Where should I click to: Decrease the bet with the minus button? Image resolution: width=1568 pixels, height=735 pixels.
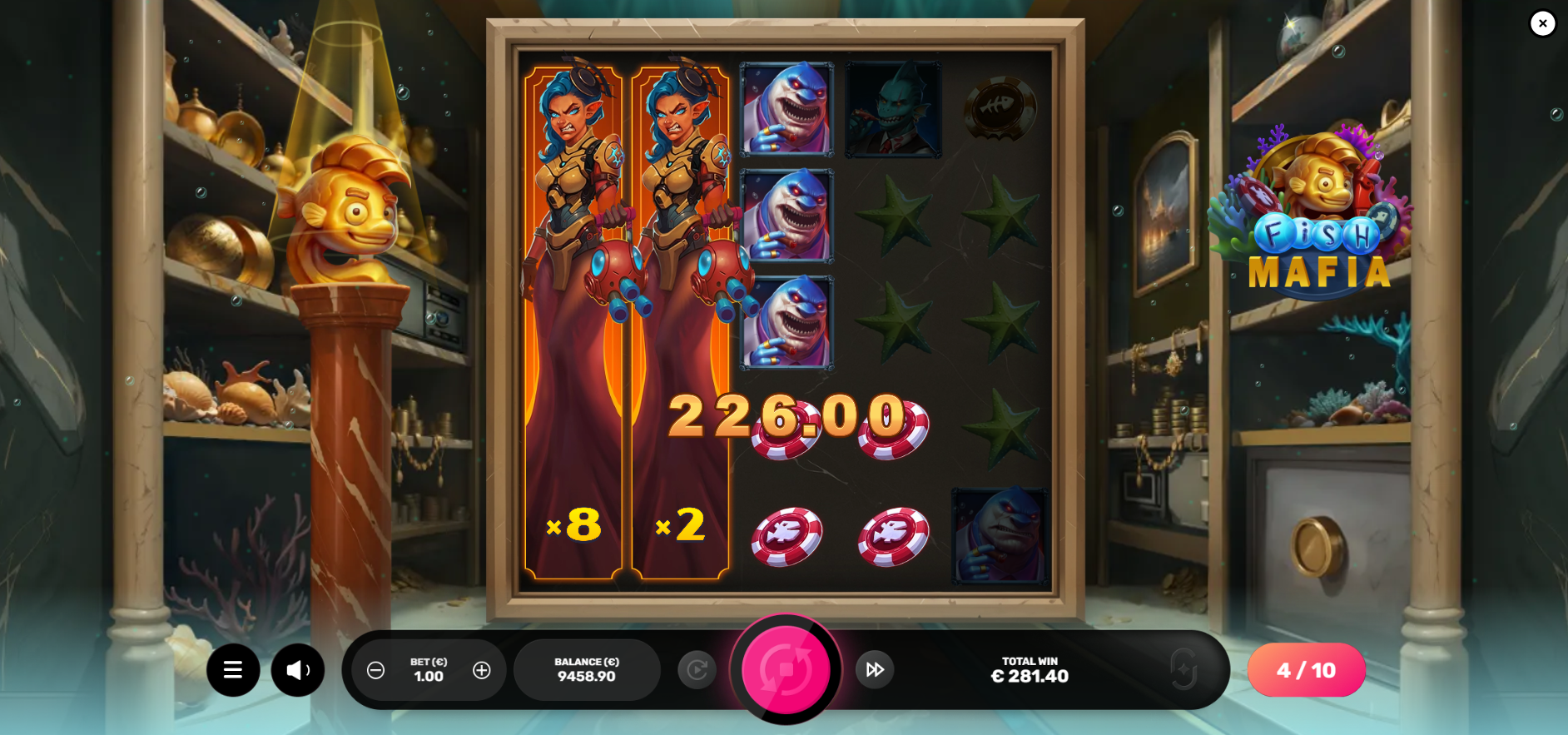click(376, 670)
